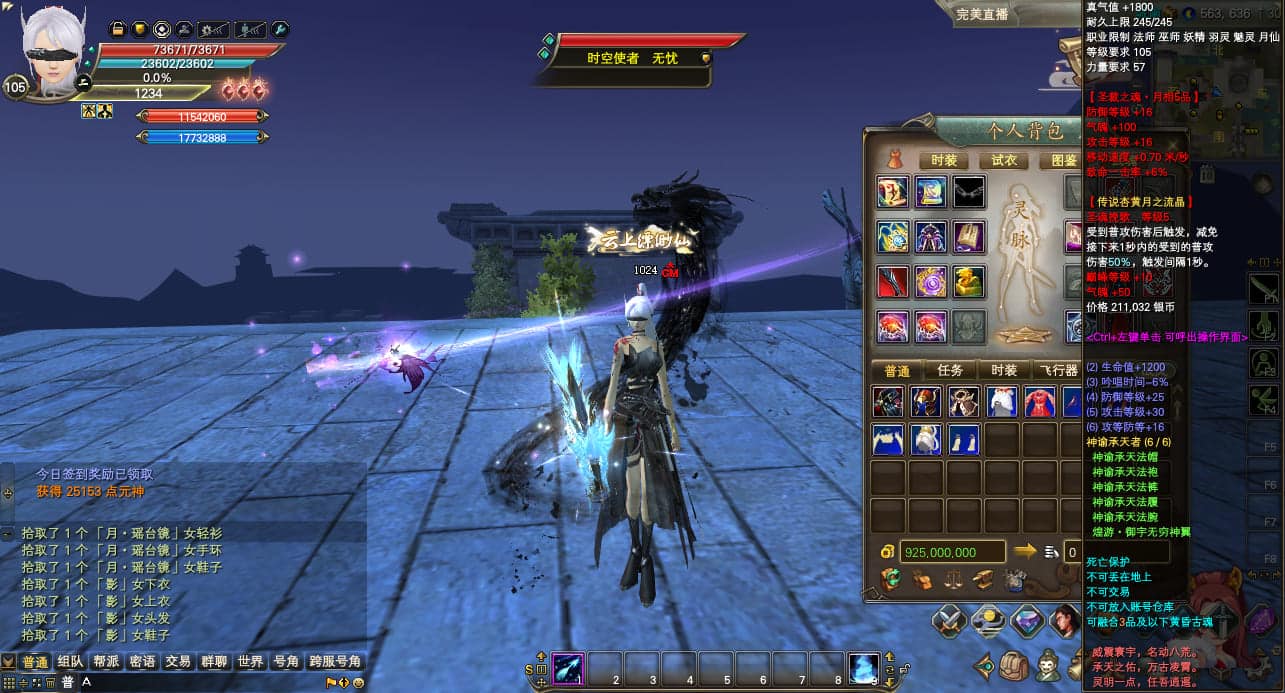
Task: Open the 交易 trade chat channel
Action: click(178, 662)
